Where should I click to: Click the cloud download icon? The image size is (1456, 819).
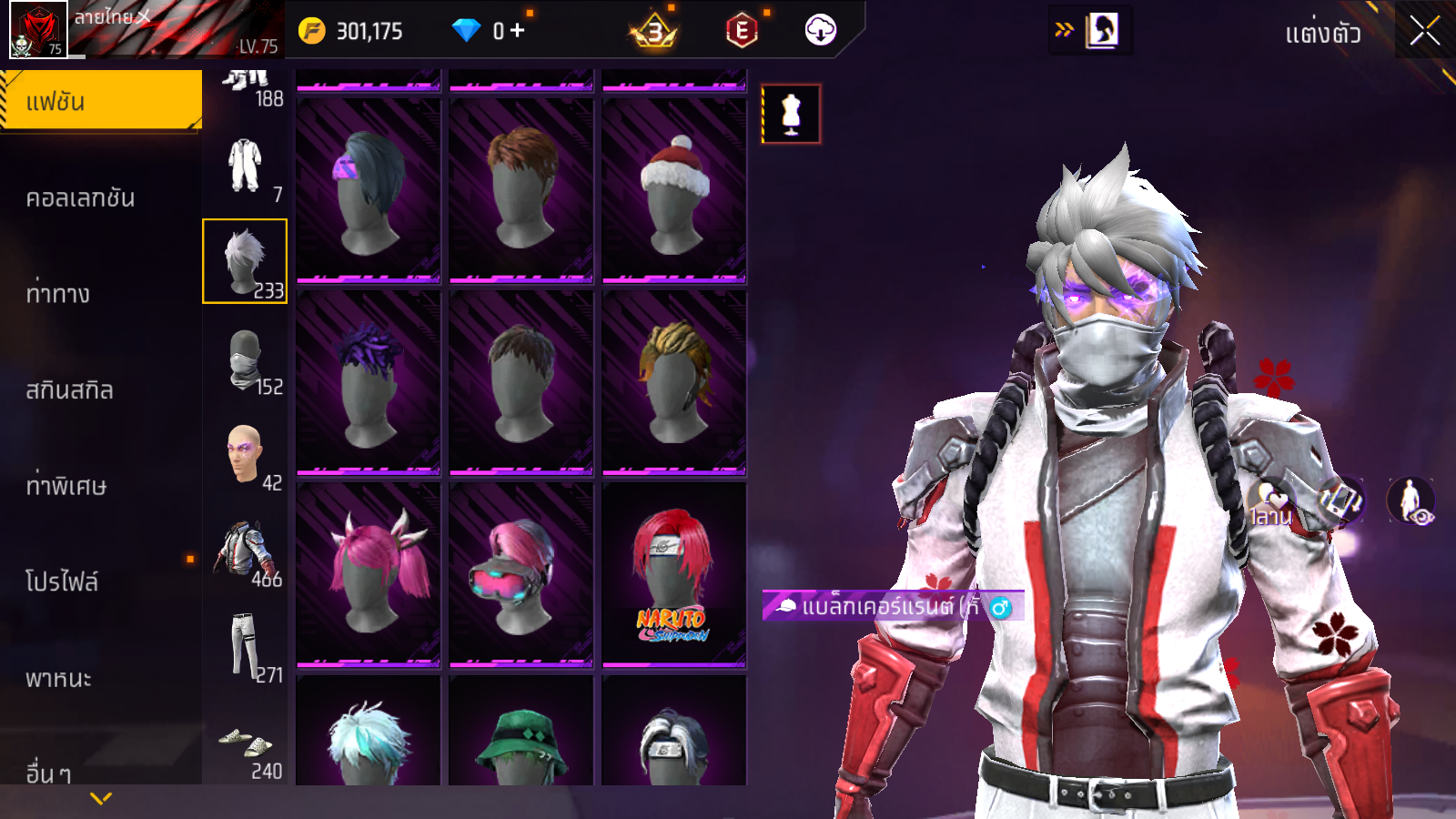pyautogui.click(x=820, y=31)
